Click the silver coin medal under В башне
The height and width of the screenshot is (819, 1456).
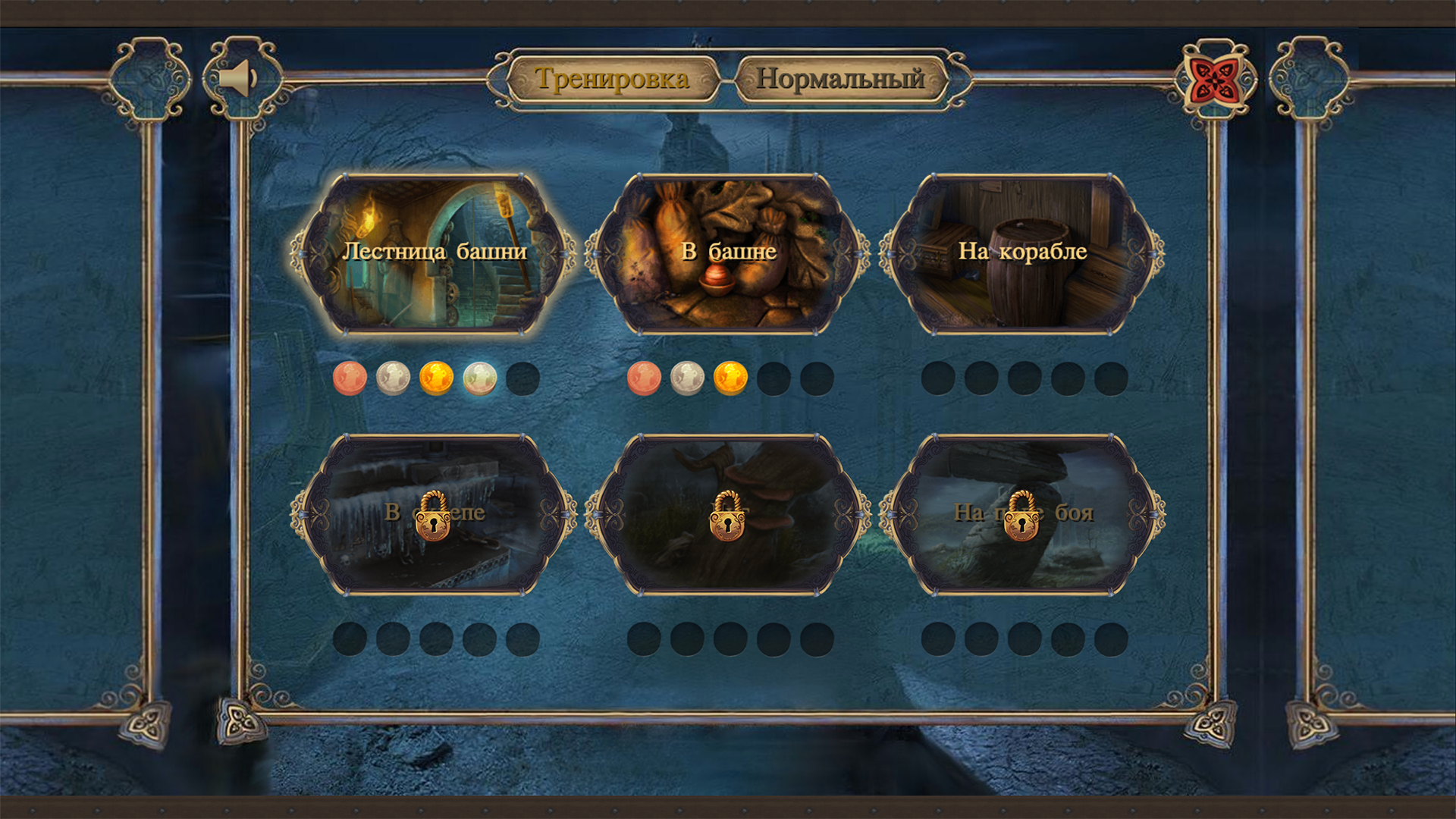click(x=687, y=377)
